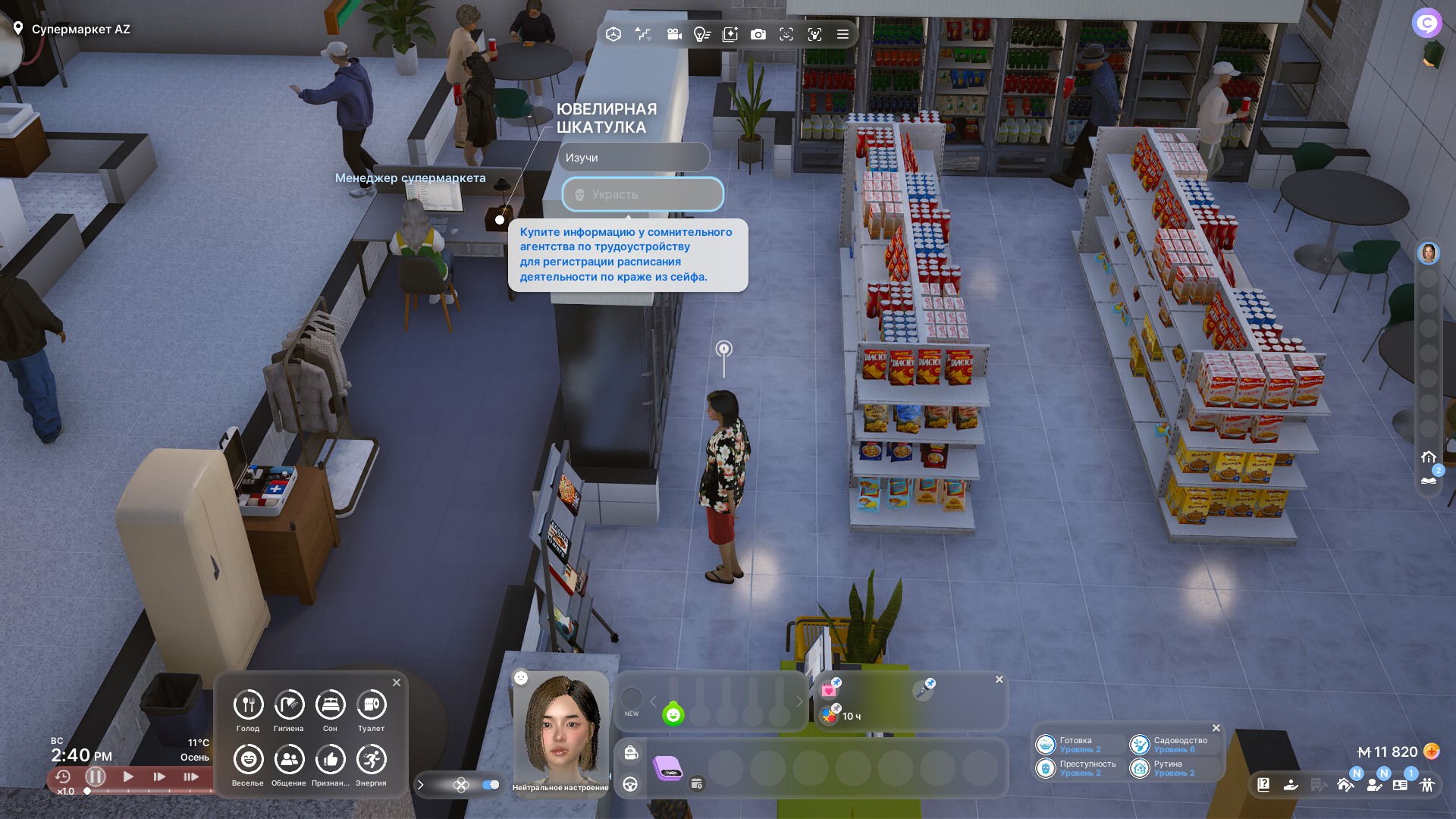Pause the game time
This screenshot has width=1456, height=819.
[x=96, y=777]
